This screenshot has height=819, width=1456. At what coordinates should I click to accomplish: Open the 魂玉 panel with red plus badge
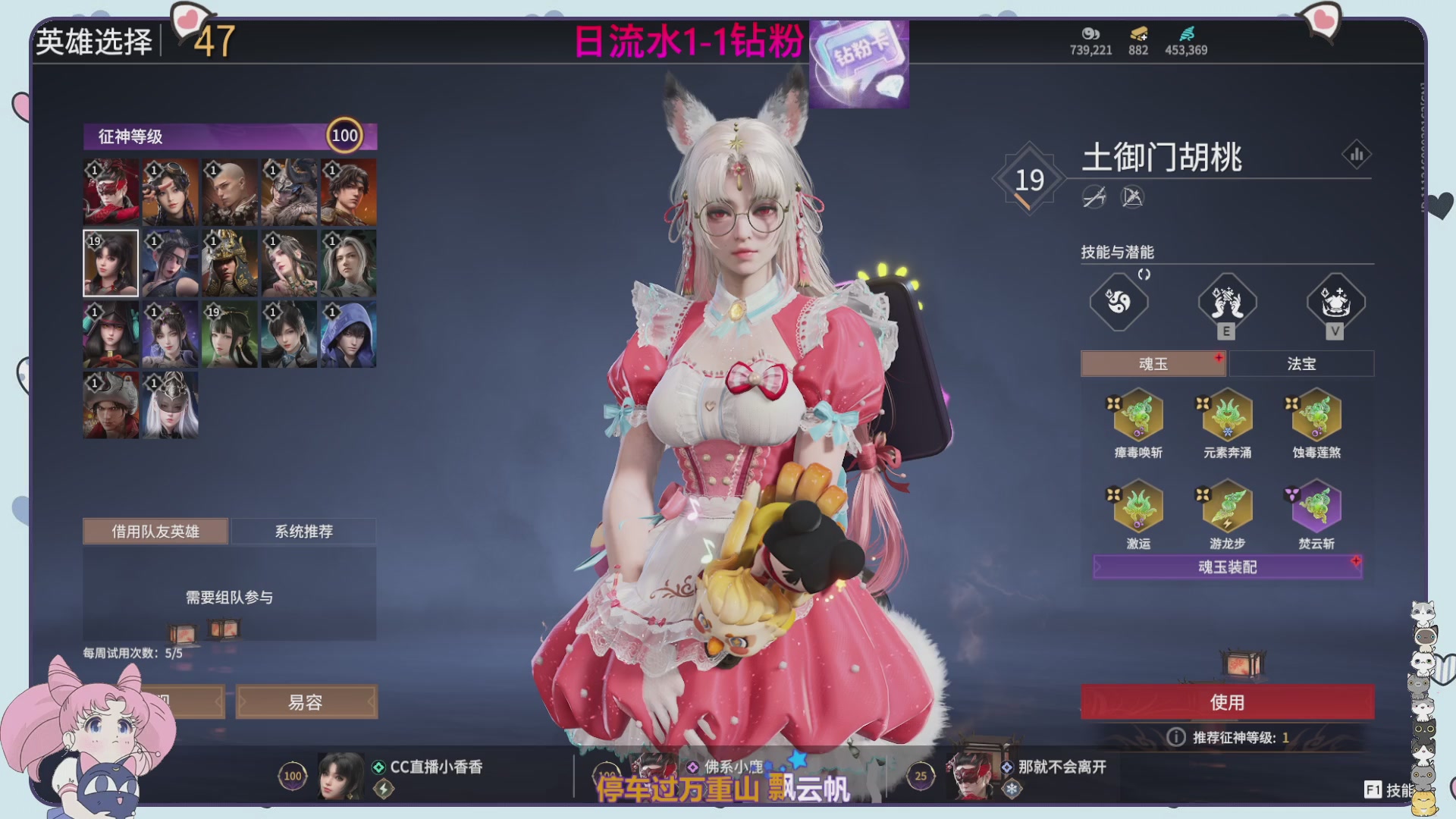tap(1153, 363)
